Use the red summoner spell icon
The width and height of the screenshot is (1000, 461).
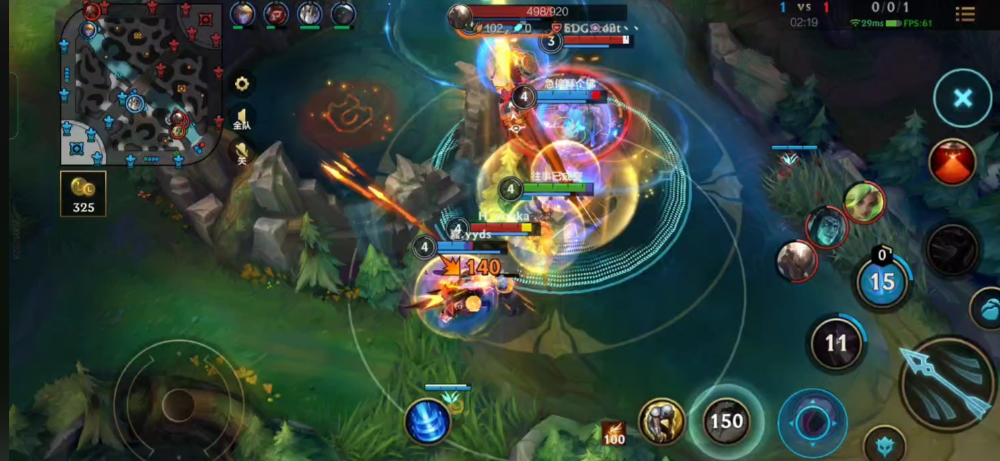coord(952,161)
